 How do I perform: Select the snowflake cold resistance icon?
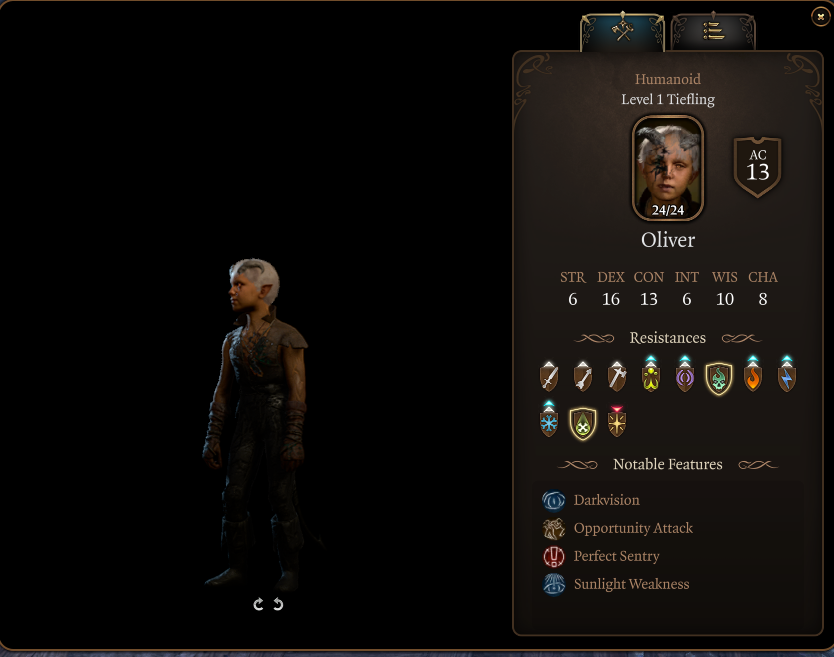point(549,422)
